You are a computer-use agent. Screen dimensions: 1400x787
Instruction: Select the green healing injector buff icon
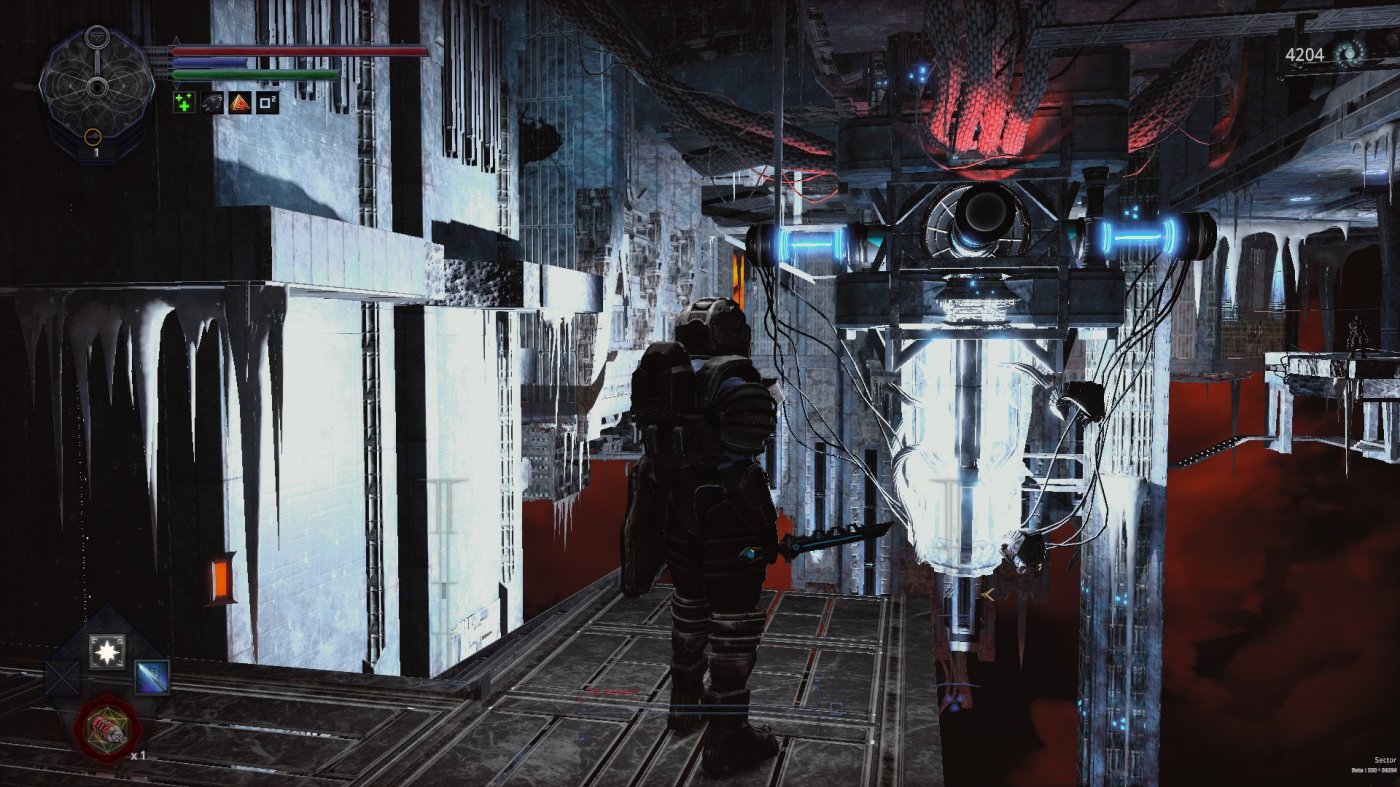click(x=183, y=102)
